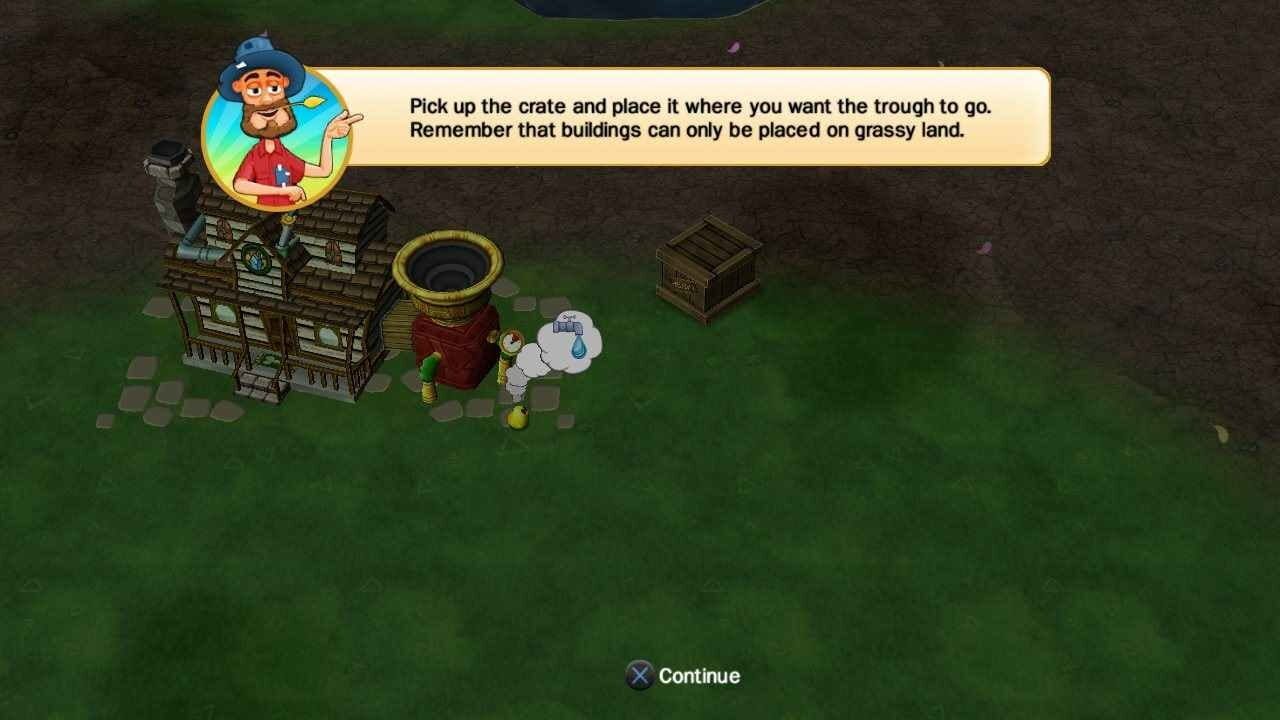Expand the tutorial speech bubble
1280x720 pixels.
pyautogui.click(x=700, y=117)
